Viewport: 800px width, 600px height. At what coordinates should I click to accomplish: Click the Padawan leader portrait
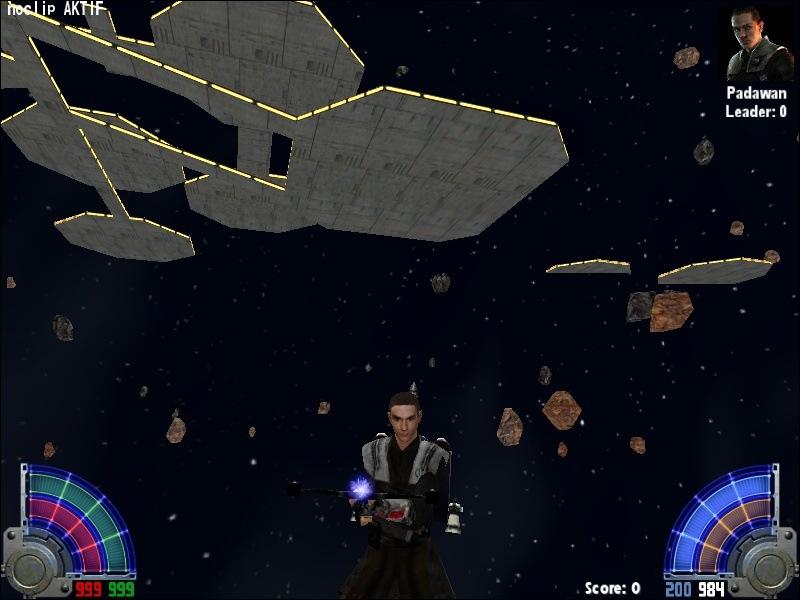pyautogui.click(x=755, y=44)
